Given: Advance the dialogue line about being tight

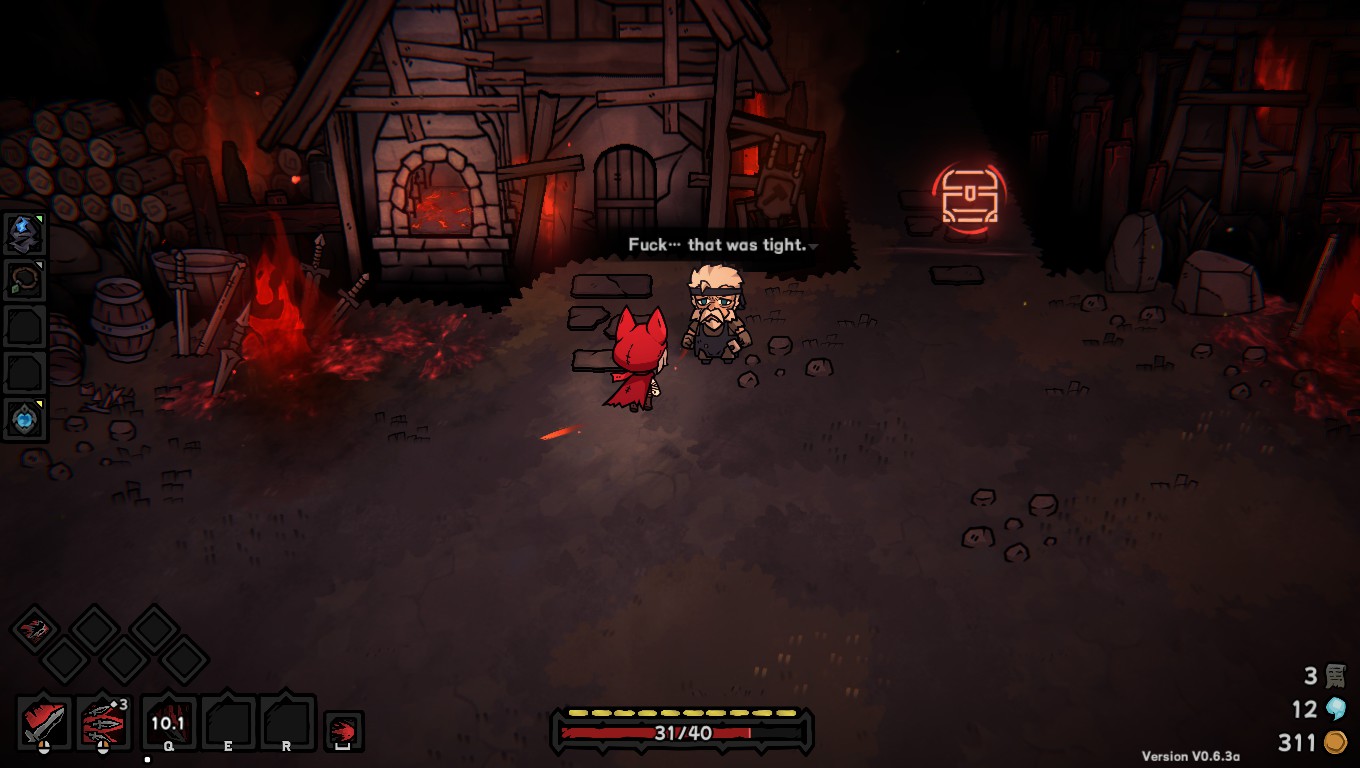Looking at the screenshot, I should pyautogui.click(x=718, y=245).
